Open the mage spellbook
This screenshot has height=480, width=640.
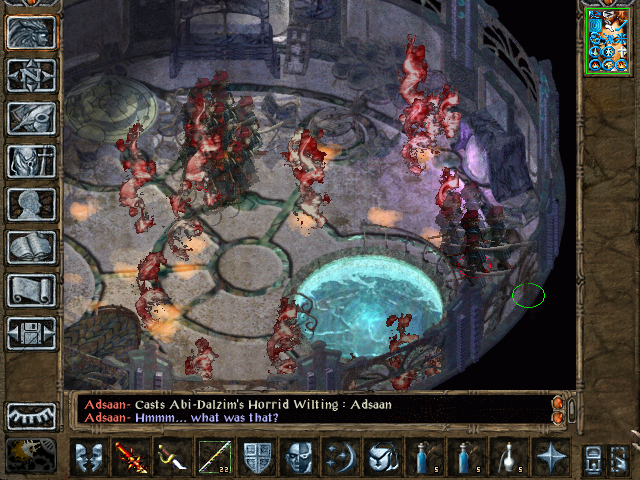31,247
